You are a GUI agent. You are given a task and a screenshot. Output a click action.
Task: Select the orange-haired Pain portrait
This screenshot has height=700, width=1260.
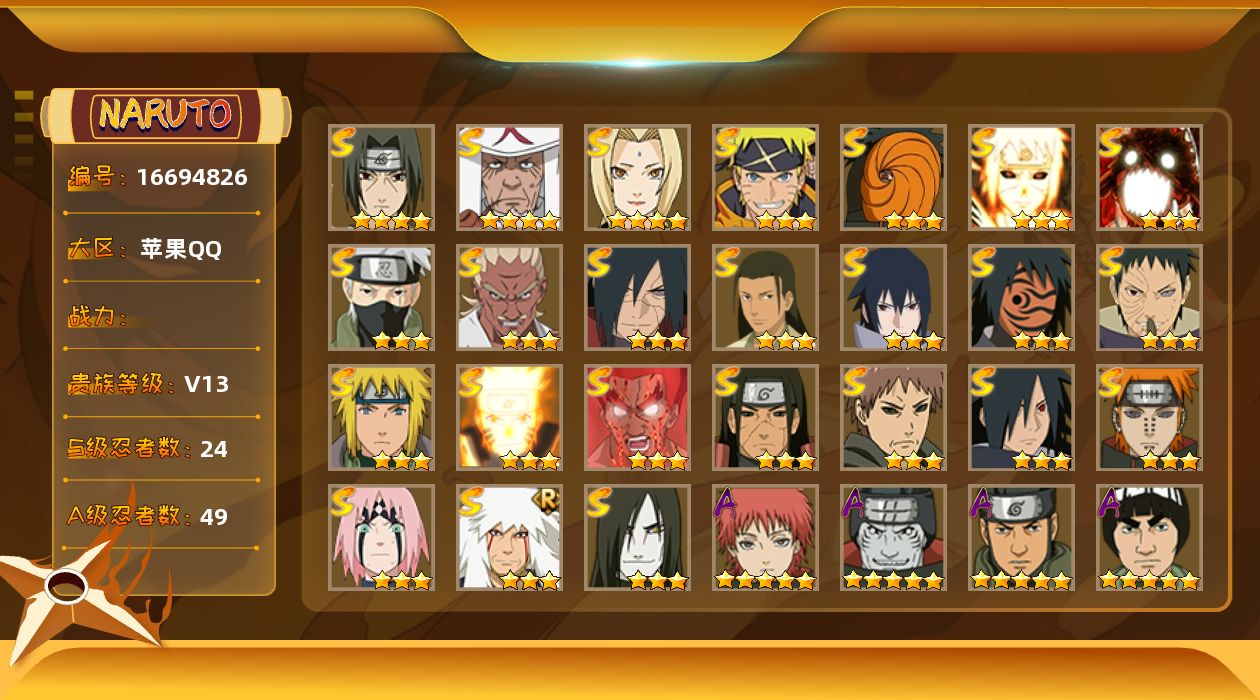pos(1149,417)
